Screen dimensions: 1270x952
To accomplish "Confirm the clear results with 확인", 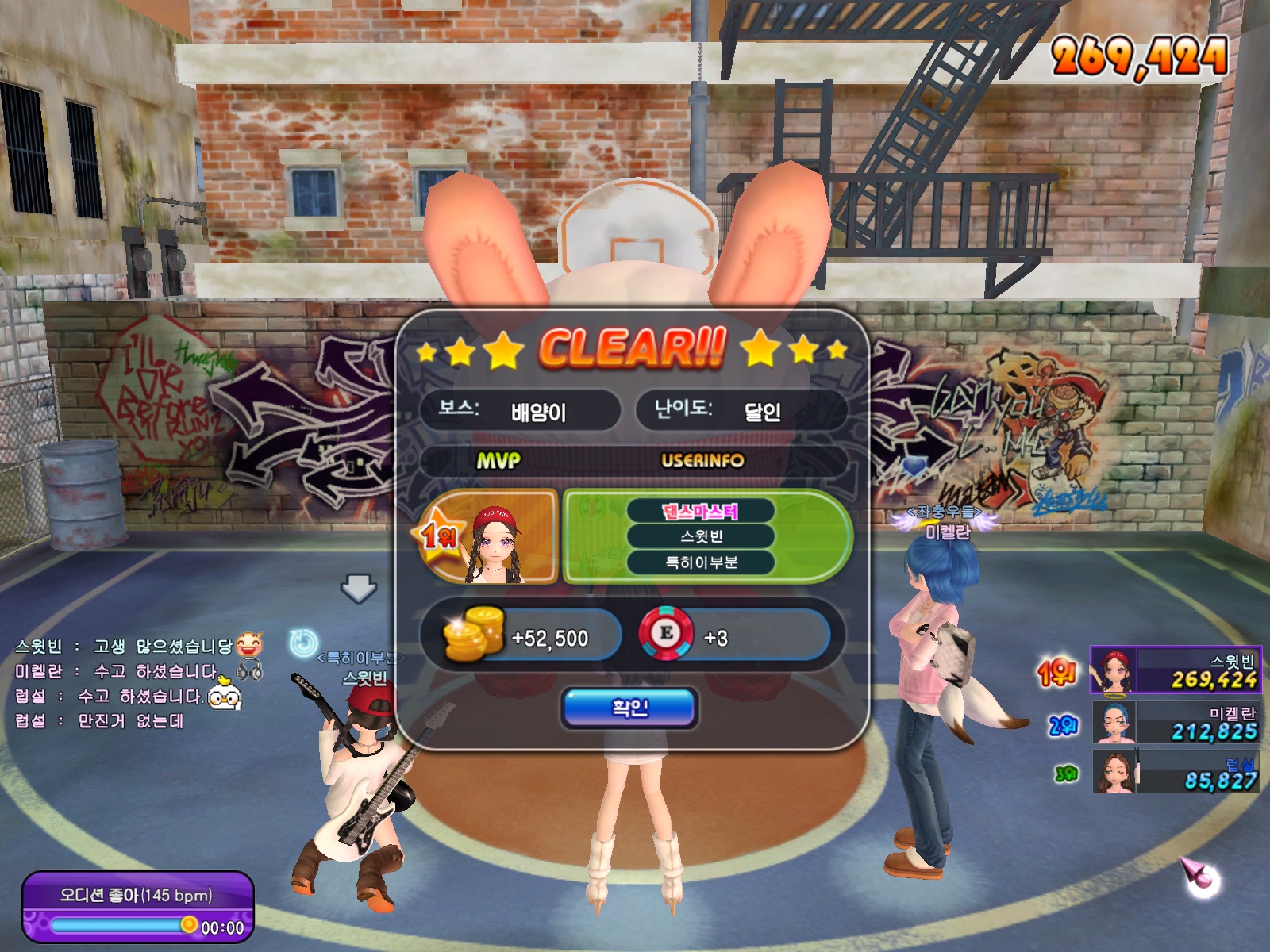I will [629, 707].
